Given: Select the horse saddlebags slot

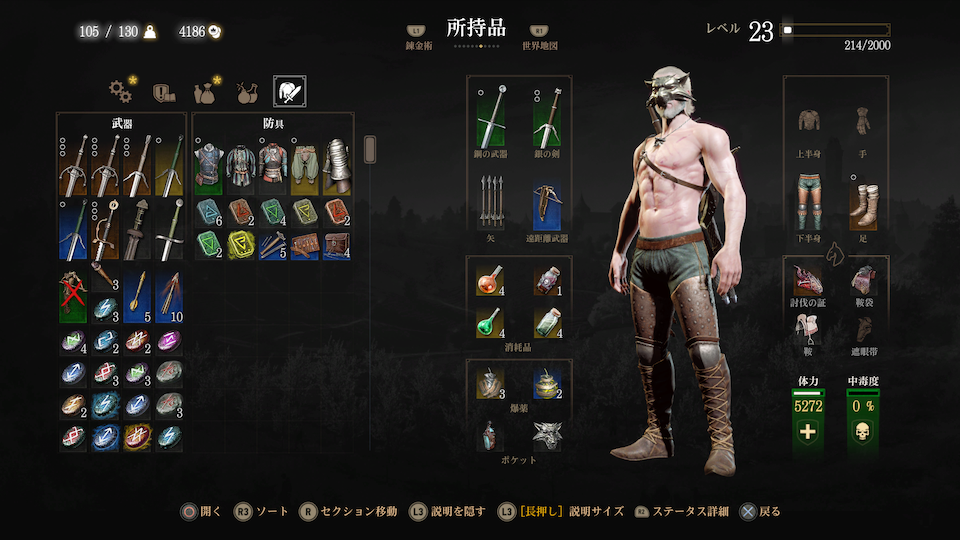Looking at the screenshot, I should [x=863, y=283].
